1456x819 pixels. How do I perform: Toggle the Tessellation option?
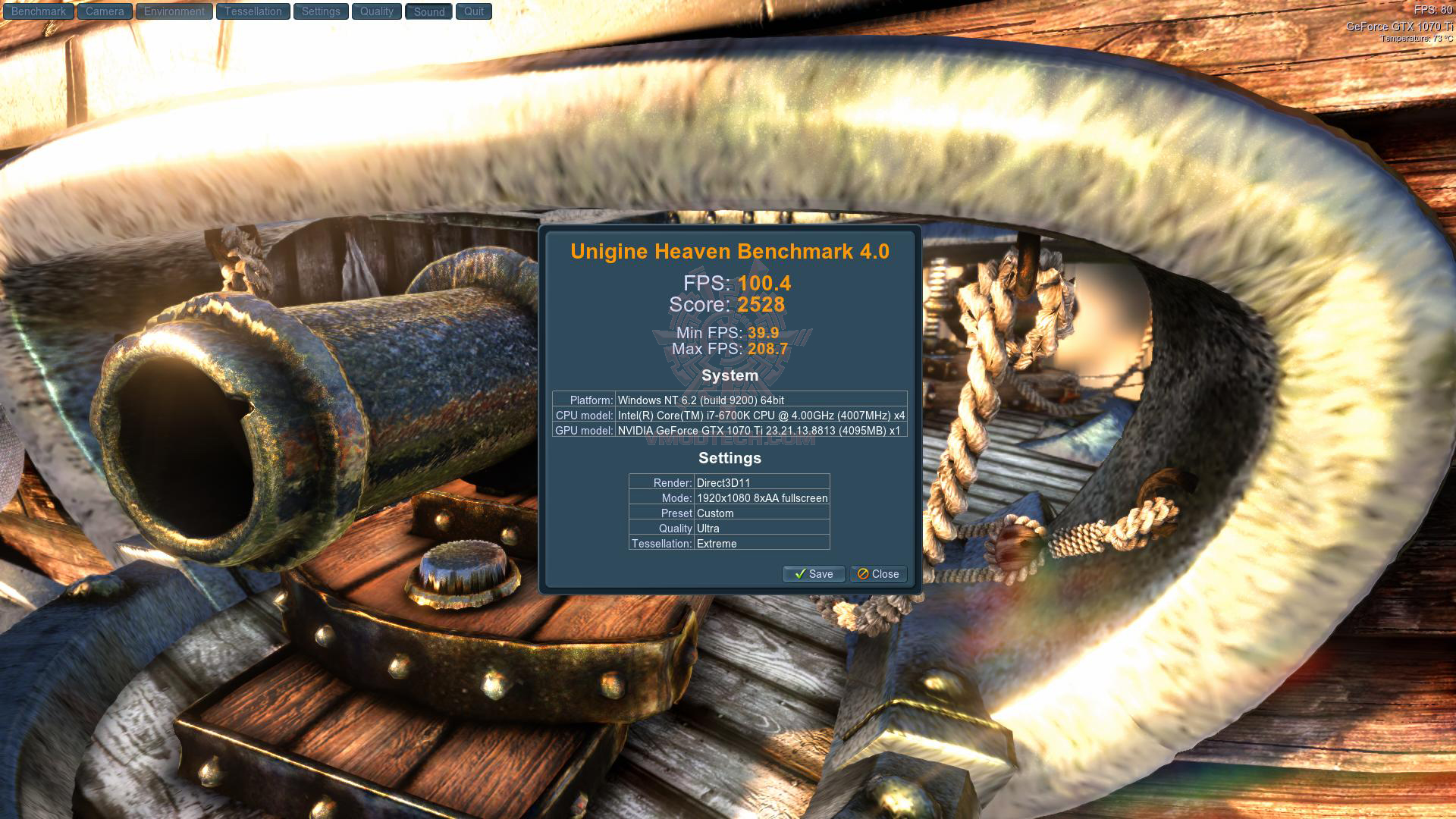(x=253, y=11)
